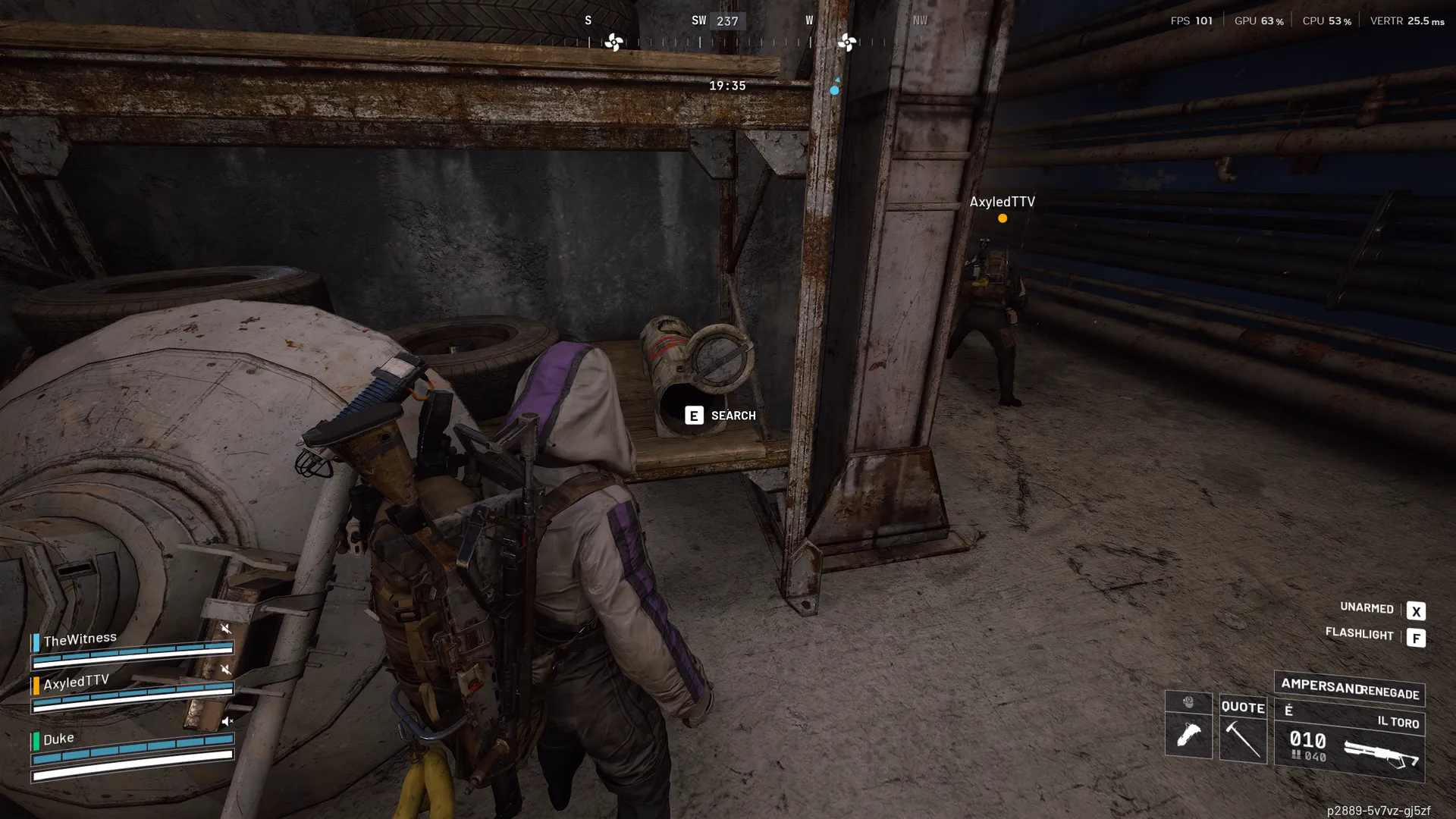The width and height of the screenshot is (1456, 819).
Task: Toggle the speaker icon above Duke's bar
Action: point(226,720)
